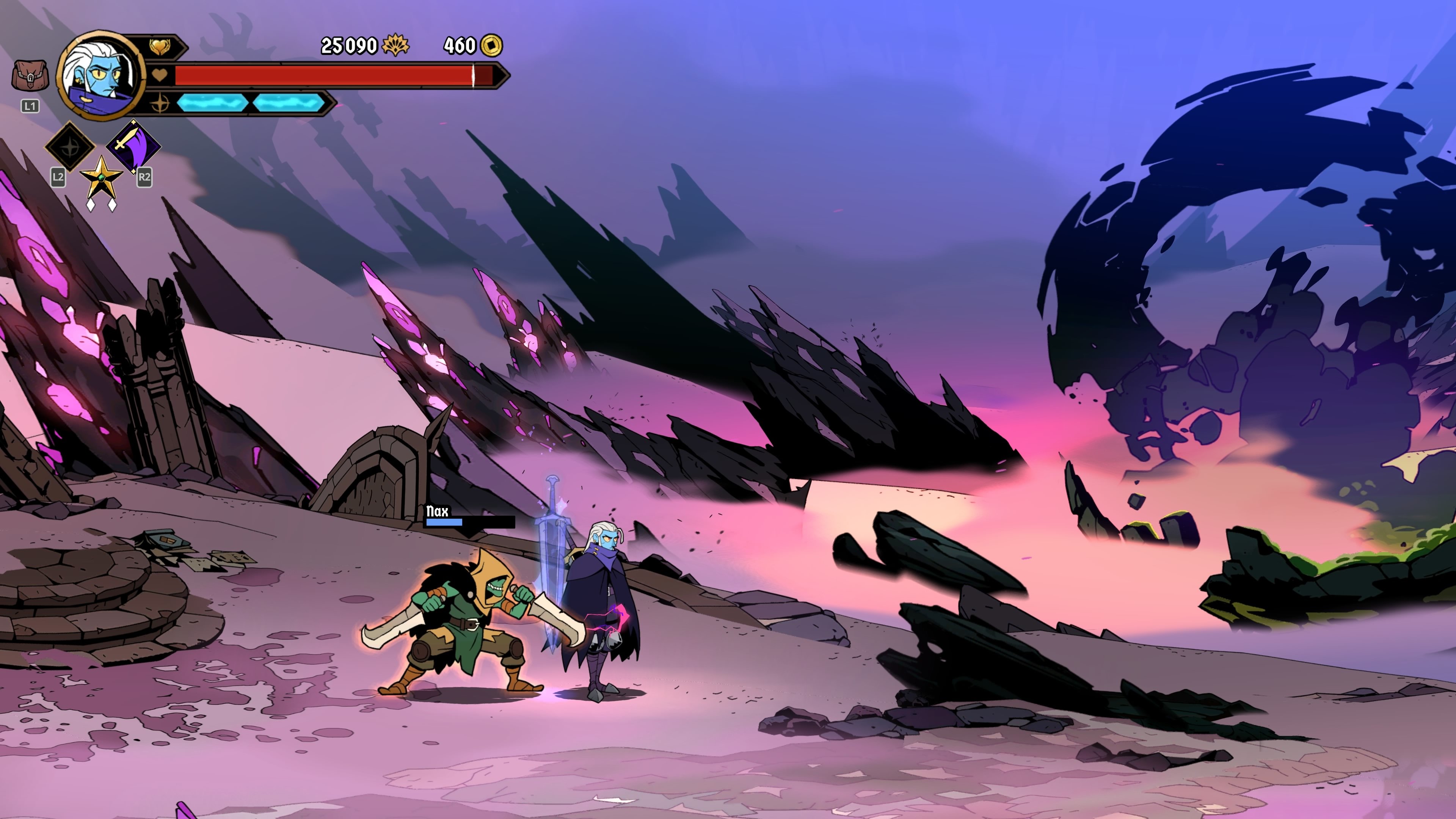Viewport: 1456px width, 819px height.
Task: Click the golden lotus currency icon
Action: coord(395,45)
